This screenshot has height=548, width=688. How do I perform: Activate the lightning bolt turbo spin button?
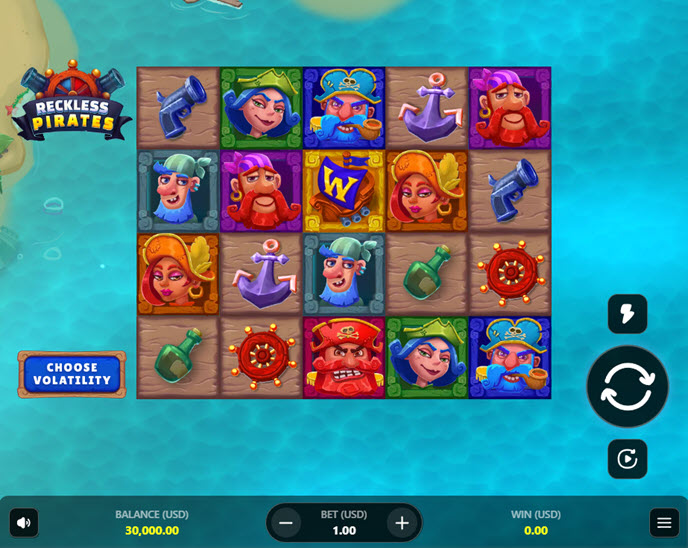click(x=627, y=314)
